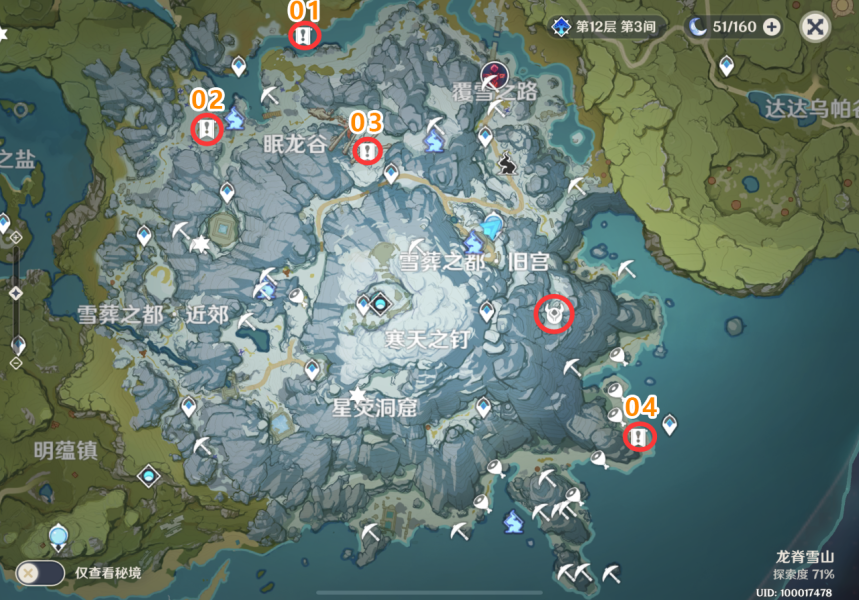Screen dimensions: 859x600
Task: Select the red-circled domain marker without a number
Action: [x=554, y=315]
